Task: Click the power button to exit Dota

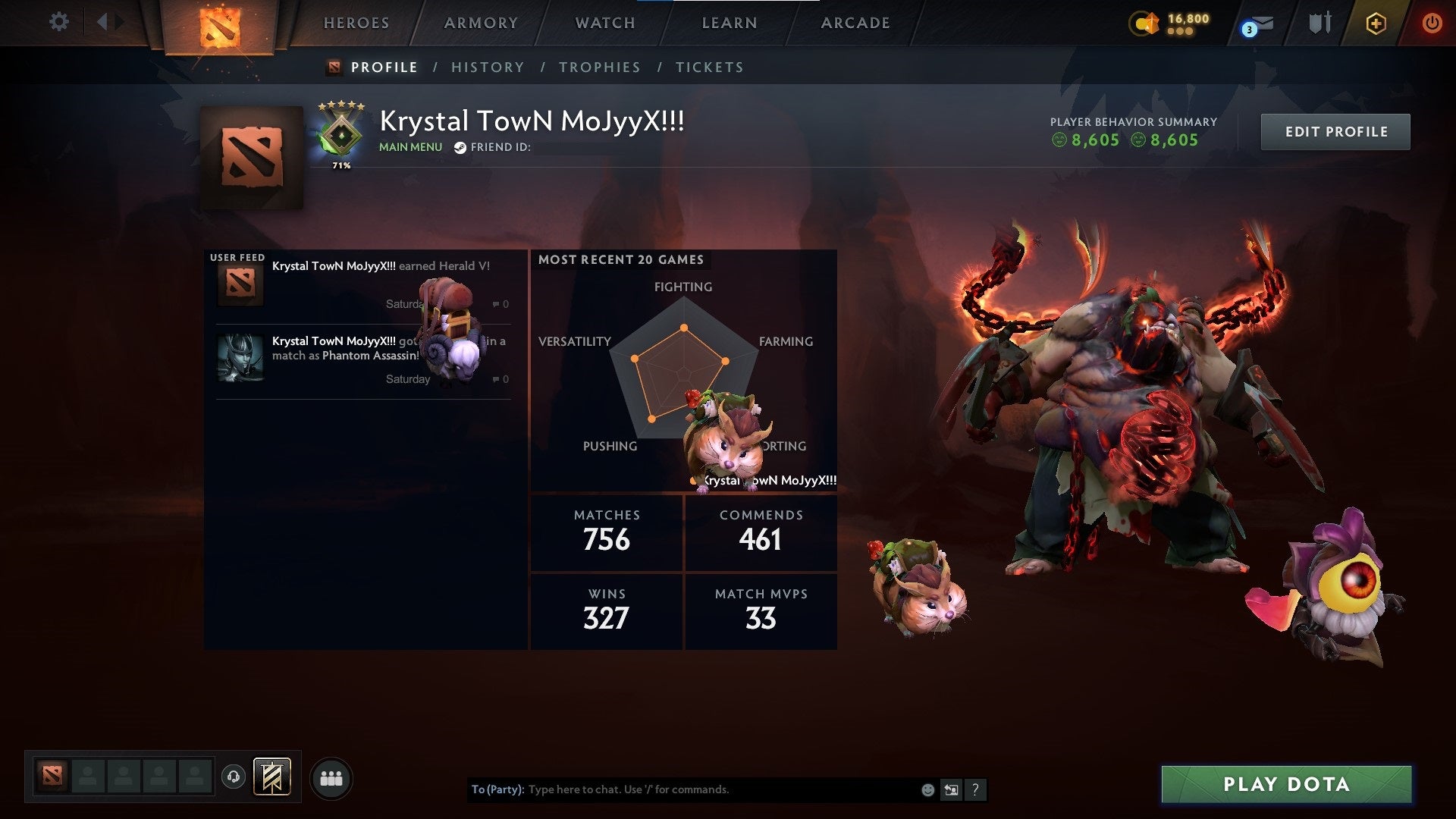Action: [x=1432, y=23]
